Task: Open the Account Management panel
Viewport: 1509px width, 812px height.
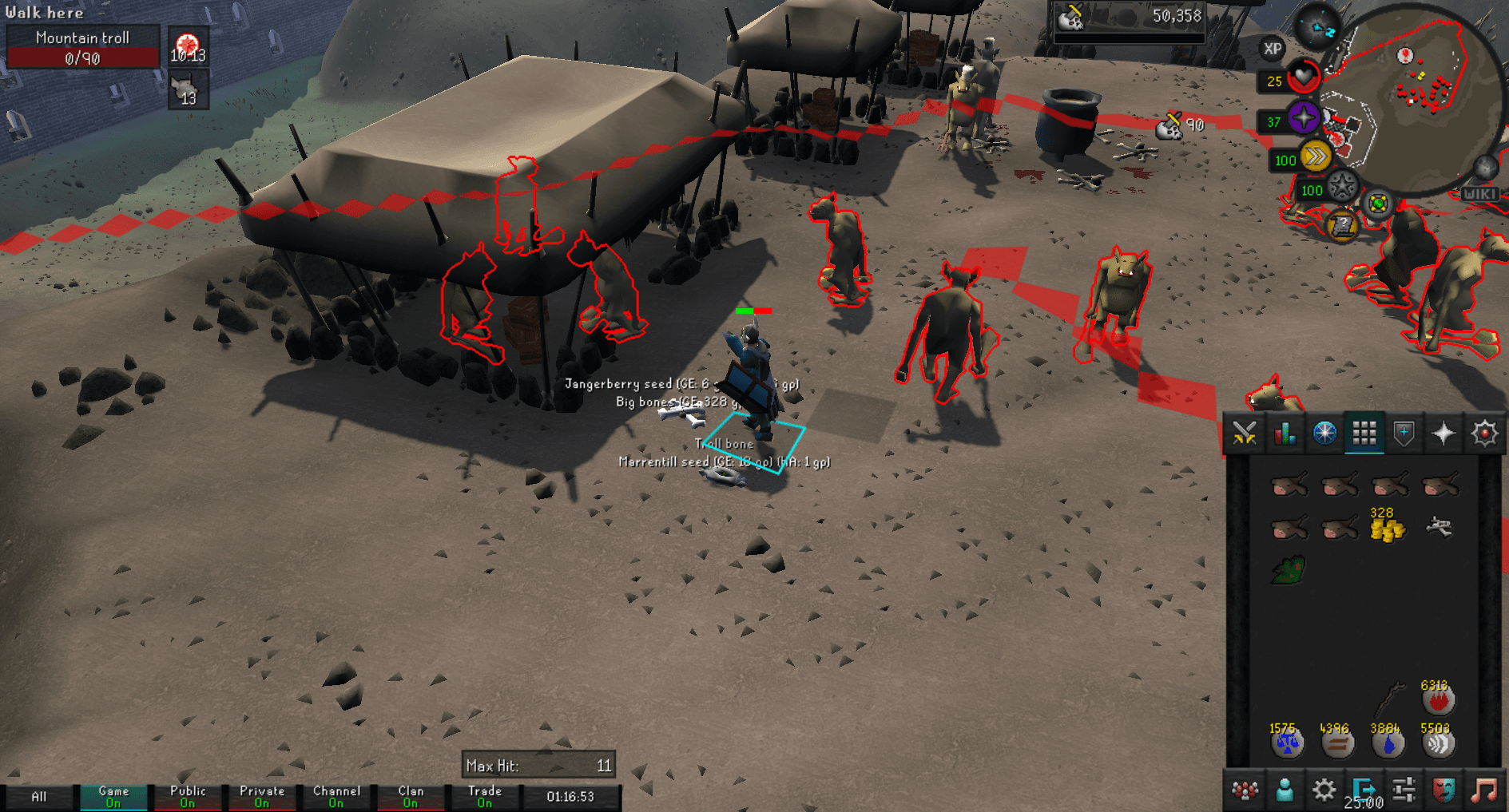Action: click(1284, 790)
